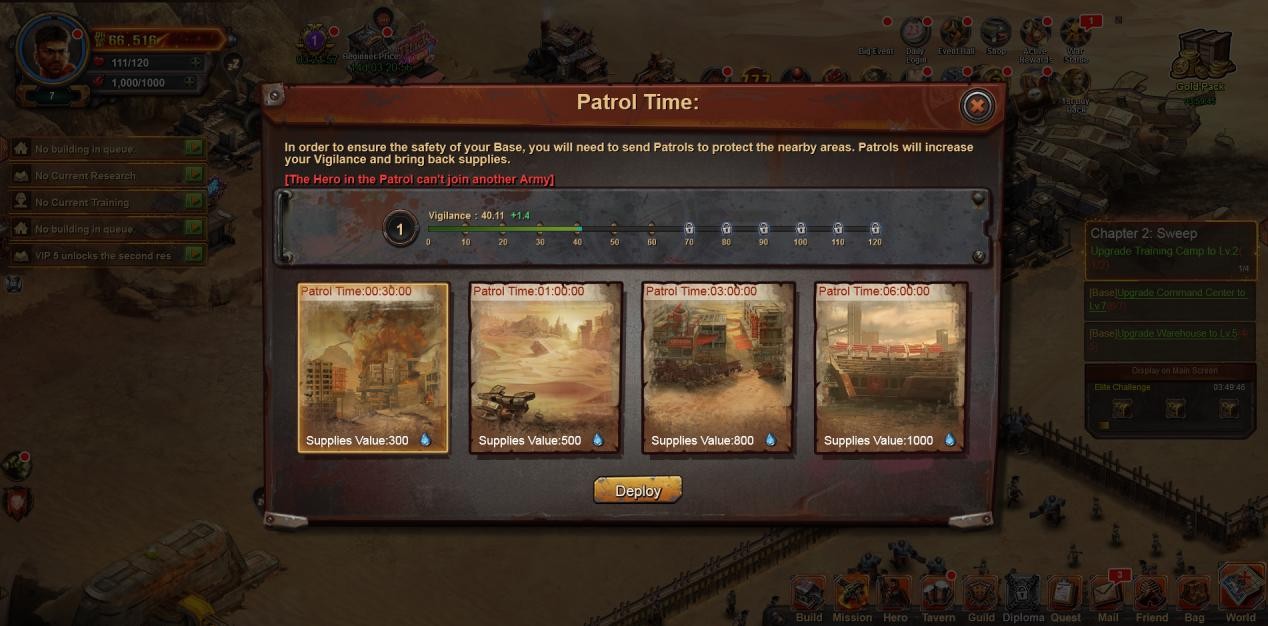The image size is (1268, 626).
Task: Choose the 01:00:00 patrol card
Action: click(x=546, y=367)
